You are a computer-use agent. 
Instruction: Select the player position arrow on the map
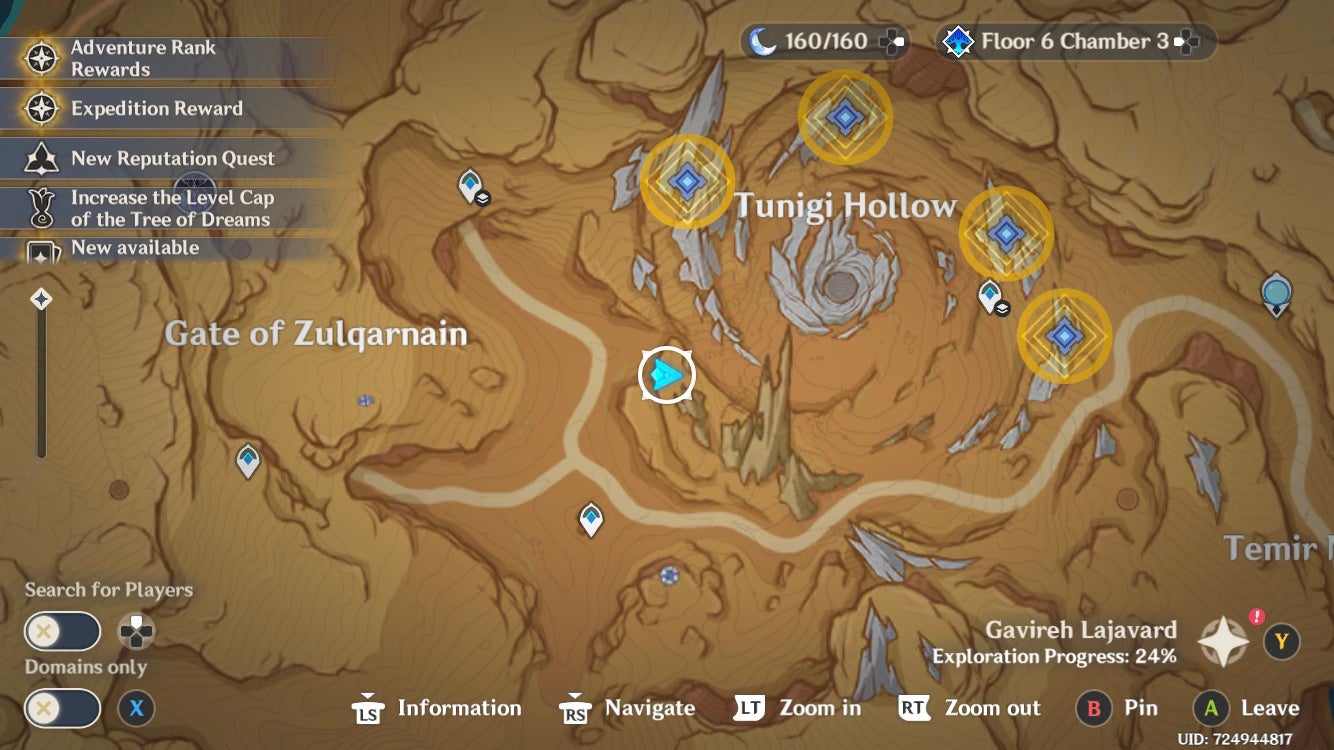[664, 374]
